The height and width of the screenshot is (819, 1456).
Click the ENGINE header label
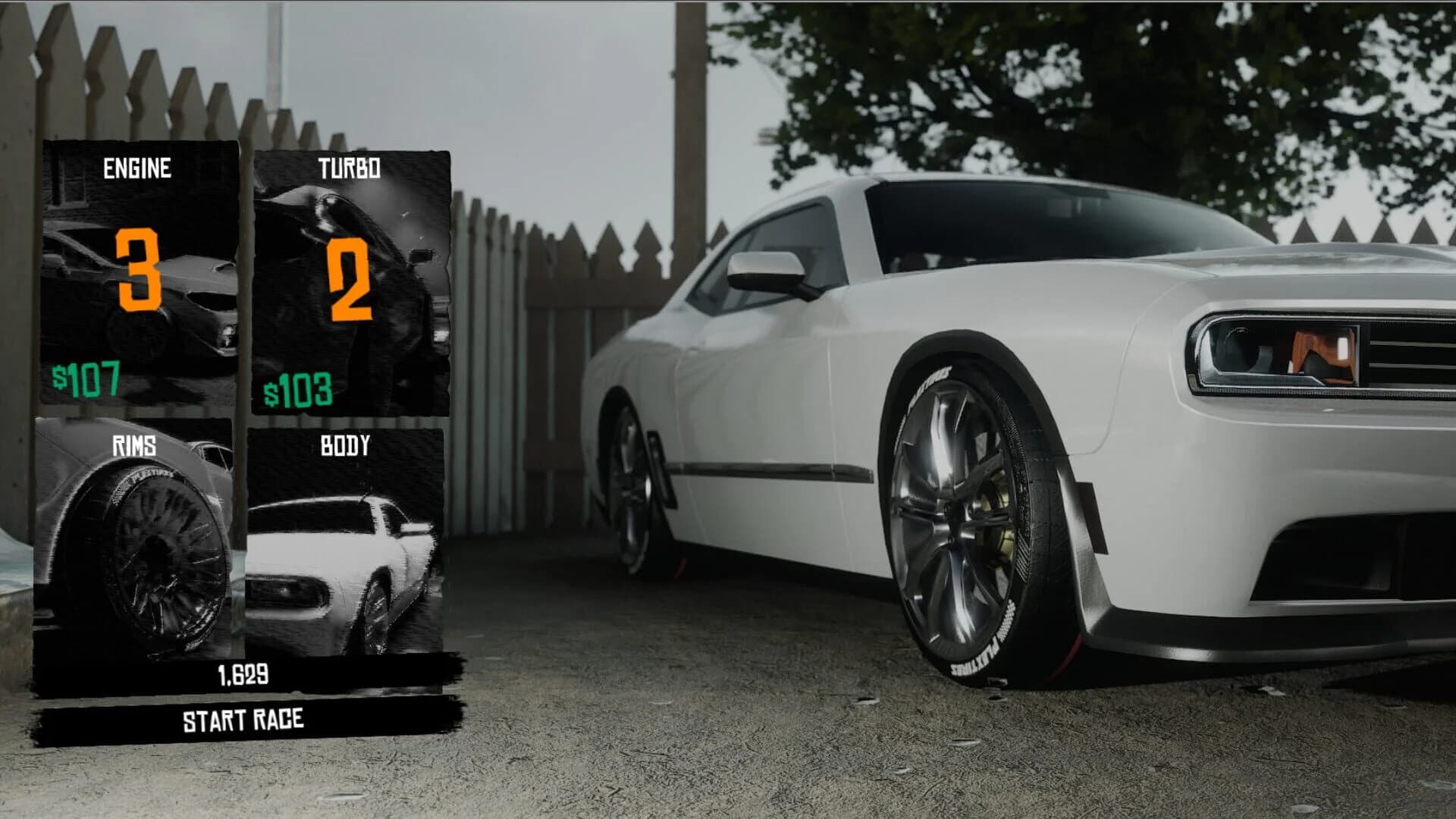[139, 168]
